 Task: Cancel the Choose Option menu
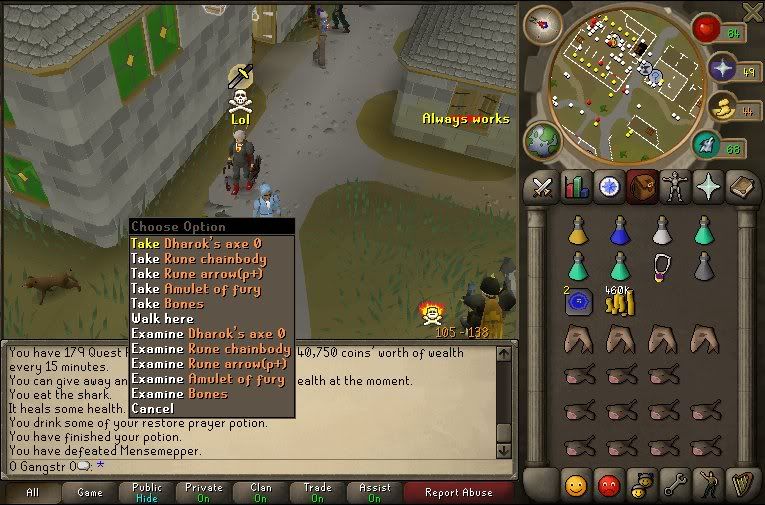coord(152,408)
